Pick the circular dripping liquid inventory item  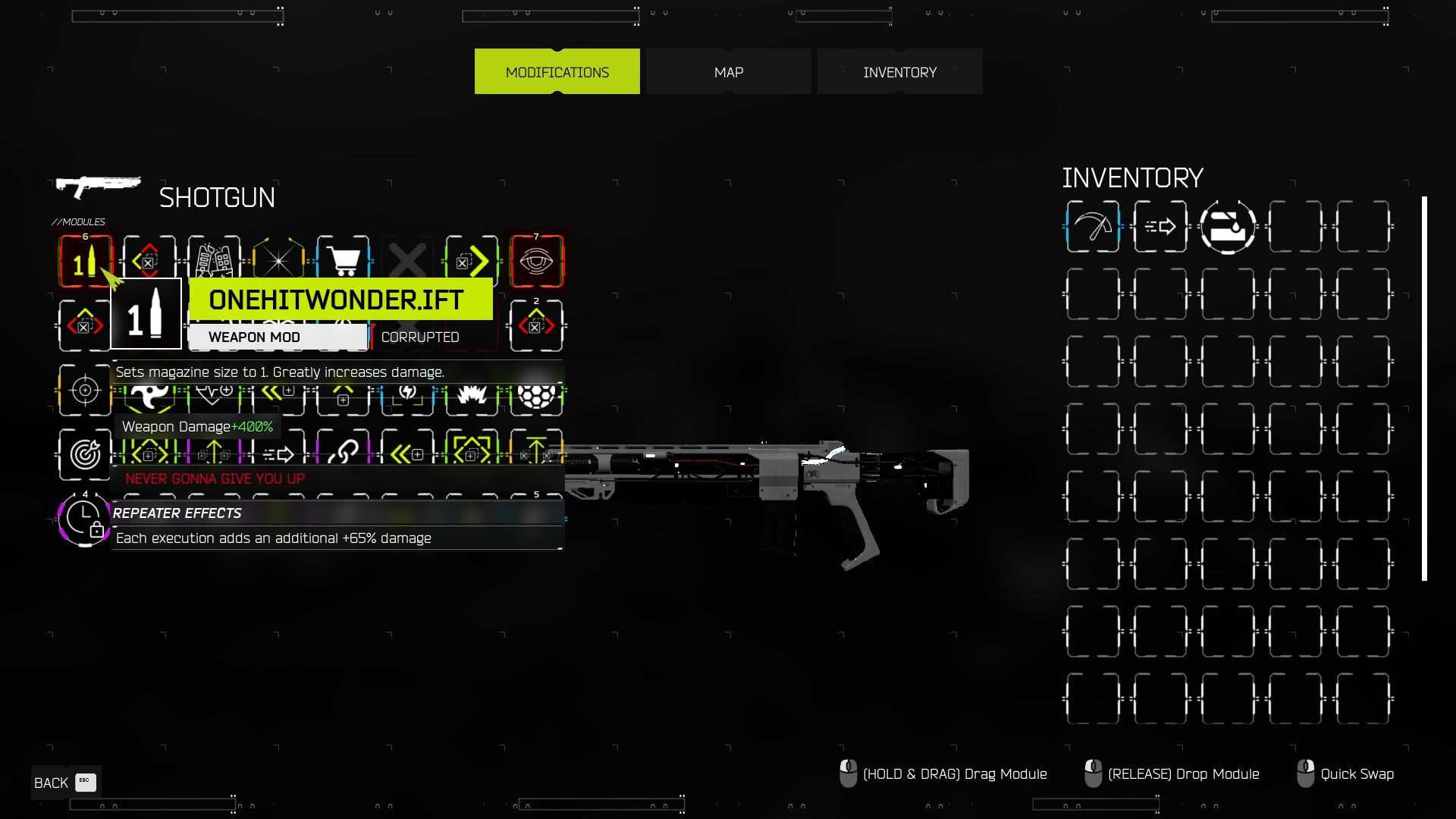click(x=1228, y=227)
